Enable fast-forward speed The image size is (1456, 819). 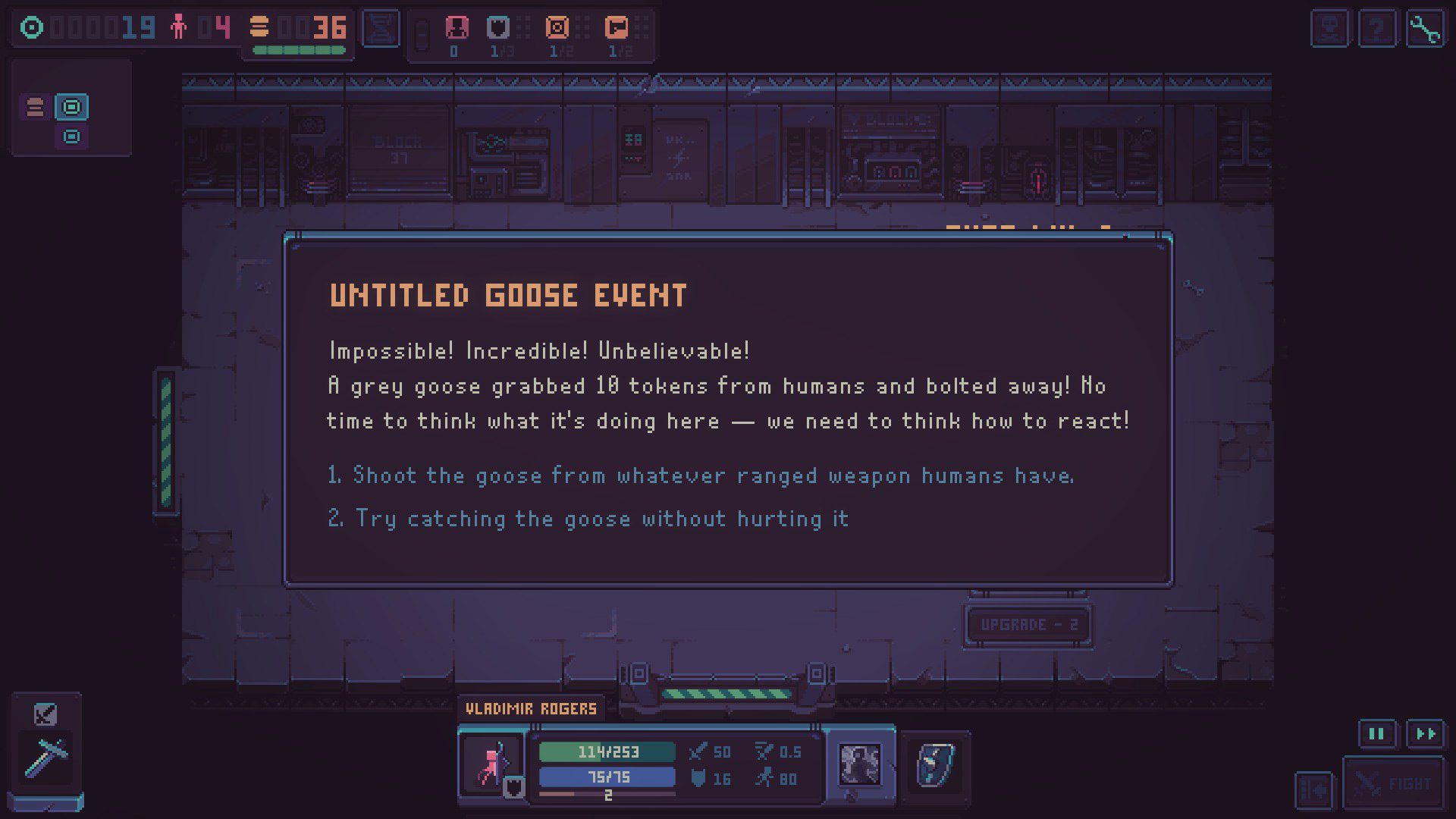(1426, 733)
